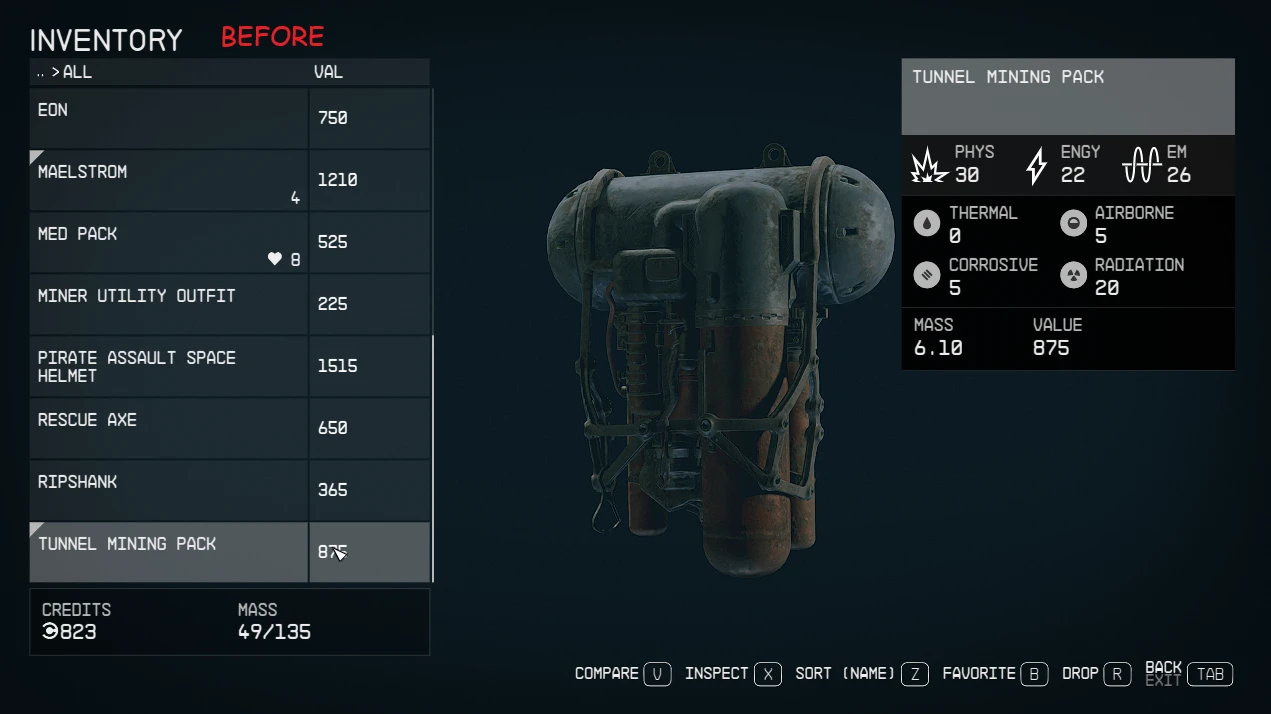Select Pirate Assault Space Helmet
This screenshot has height=714, width=1271.
[168, 366]
